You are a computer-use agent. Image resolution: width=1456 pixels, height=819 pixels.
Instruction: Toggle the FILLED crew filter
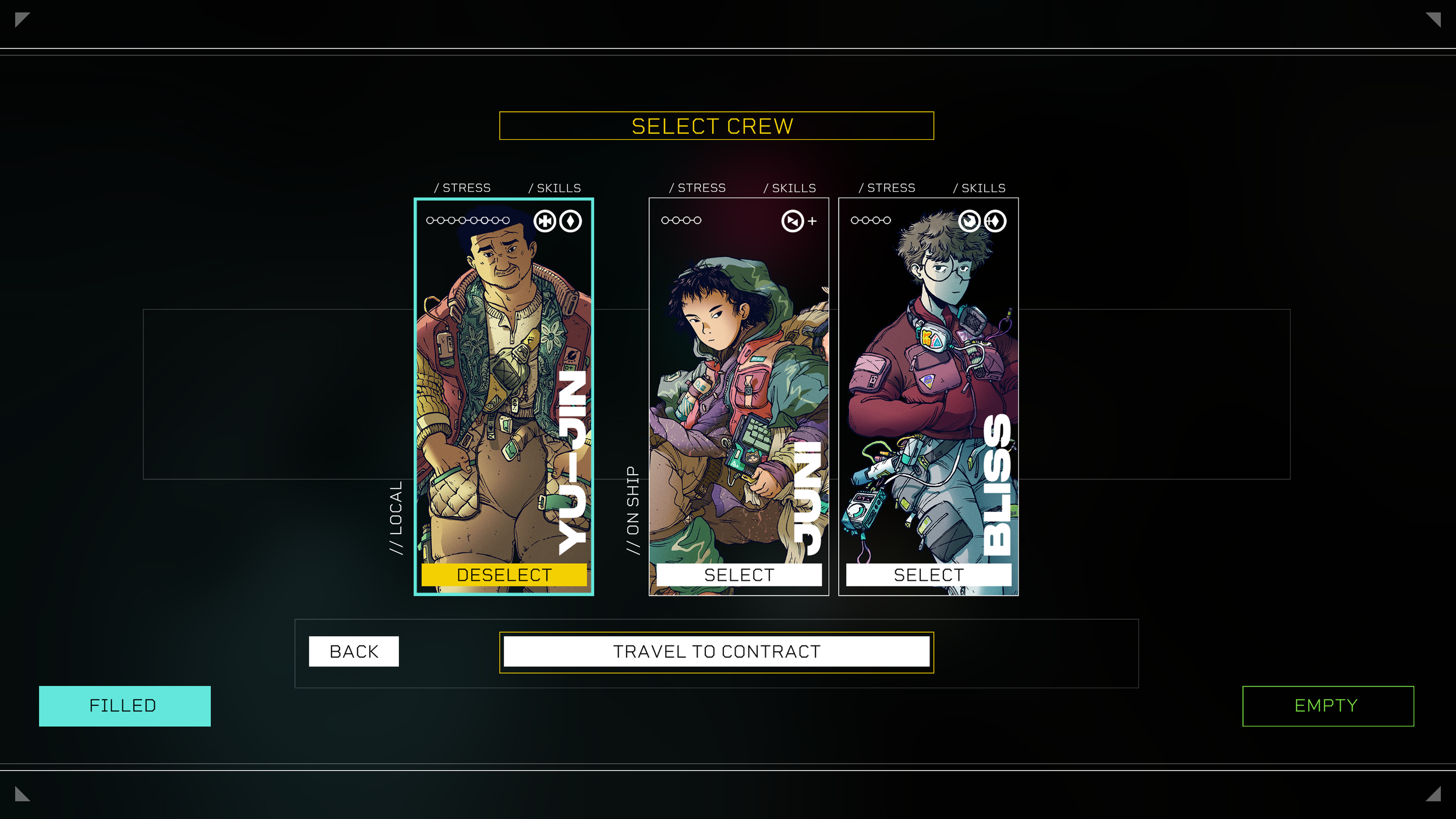click(124, 705)
